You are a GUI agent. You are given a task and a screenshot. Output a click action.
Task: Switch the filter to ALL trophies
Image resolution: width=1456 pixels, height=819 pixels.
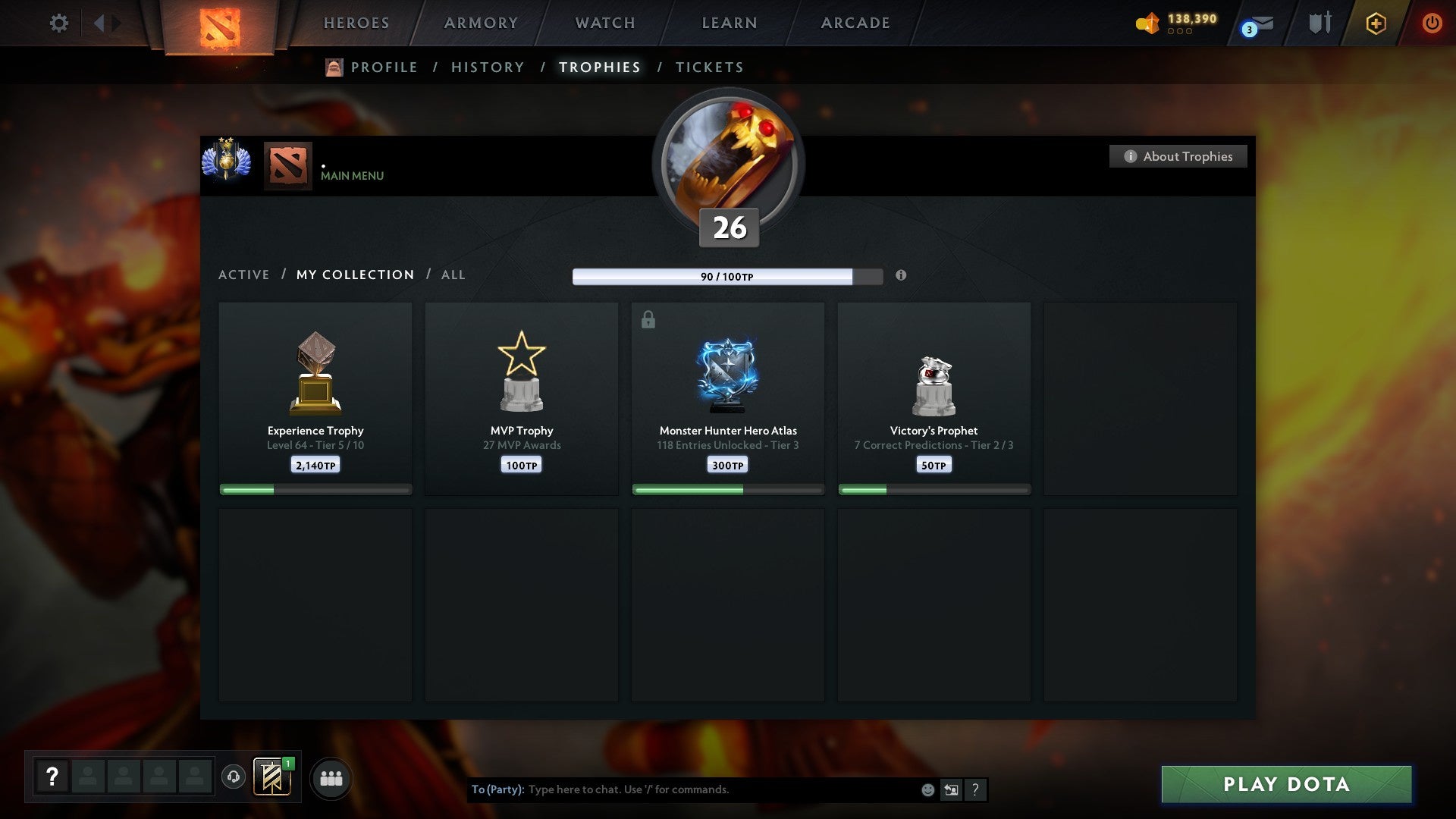[x=453, y=275]
